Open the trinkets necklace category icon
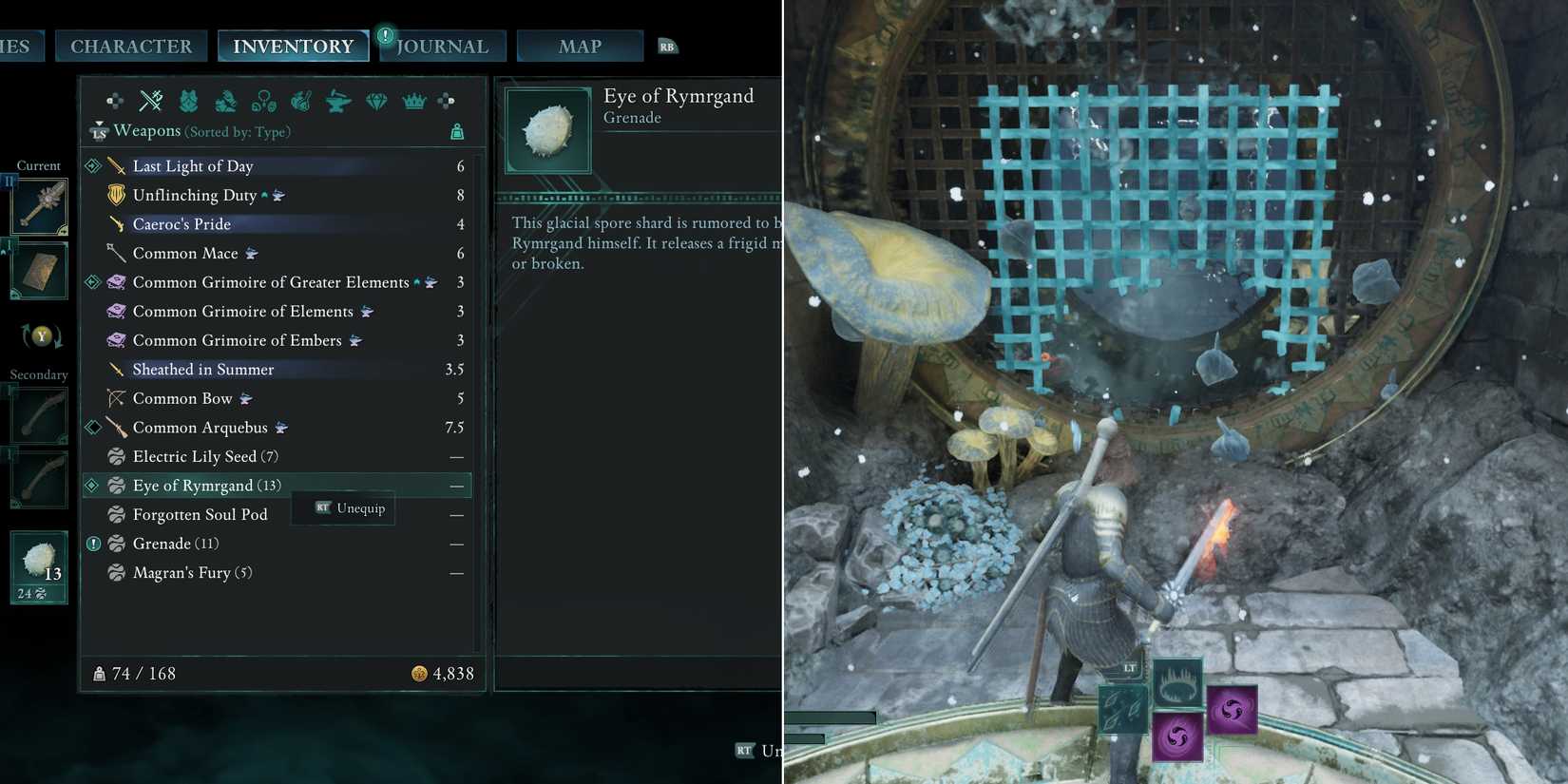 (x=264, y=100)
